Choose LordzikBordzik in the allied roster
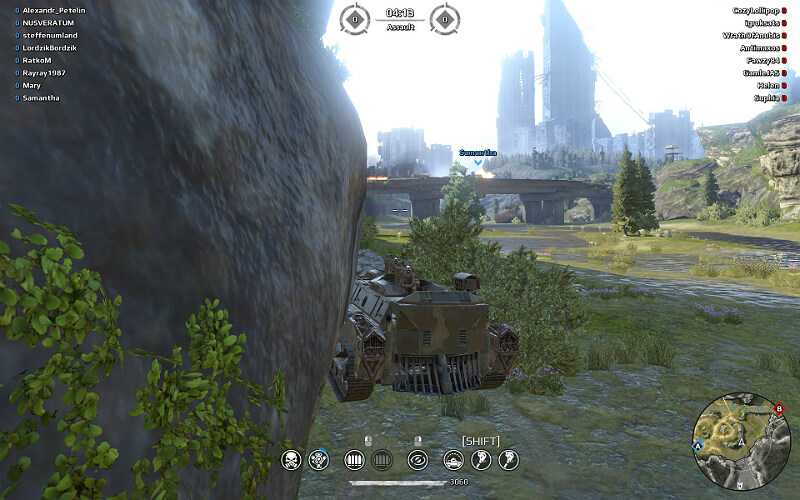Screen dimensions: 800x500 click(x=56, y=48)
